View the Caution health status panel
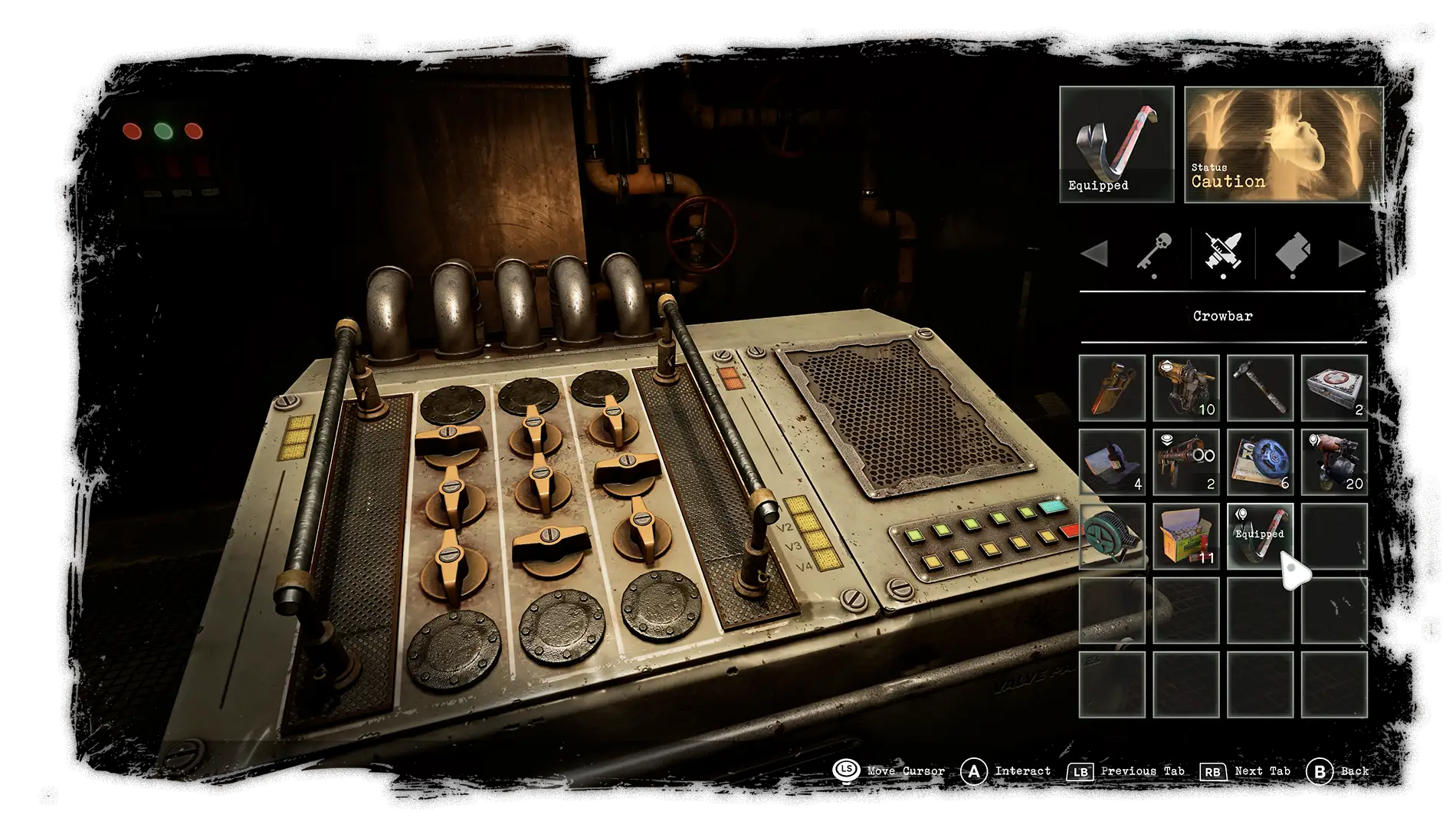 click(x=1284, y=144)
